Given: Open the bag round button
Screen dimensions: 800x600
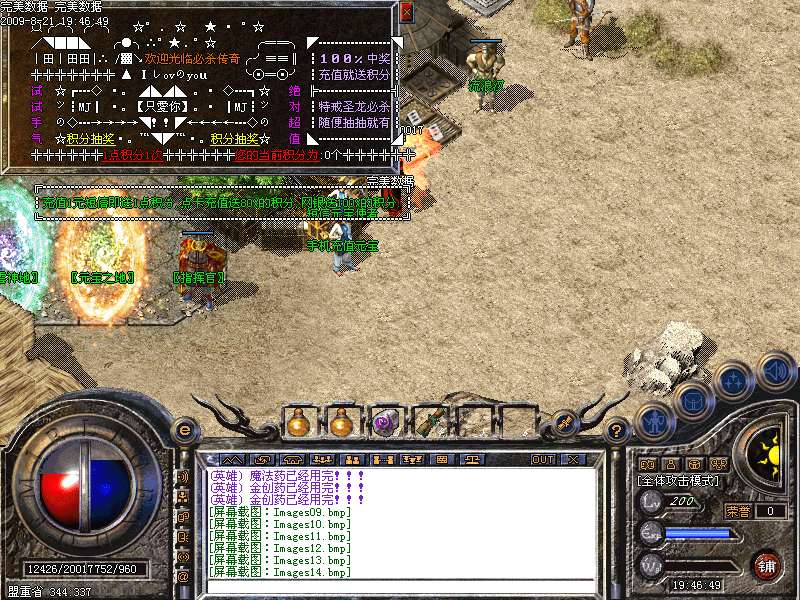Looking at the screenshot, I should [x=693, y=401].
